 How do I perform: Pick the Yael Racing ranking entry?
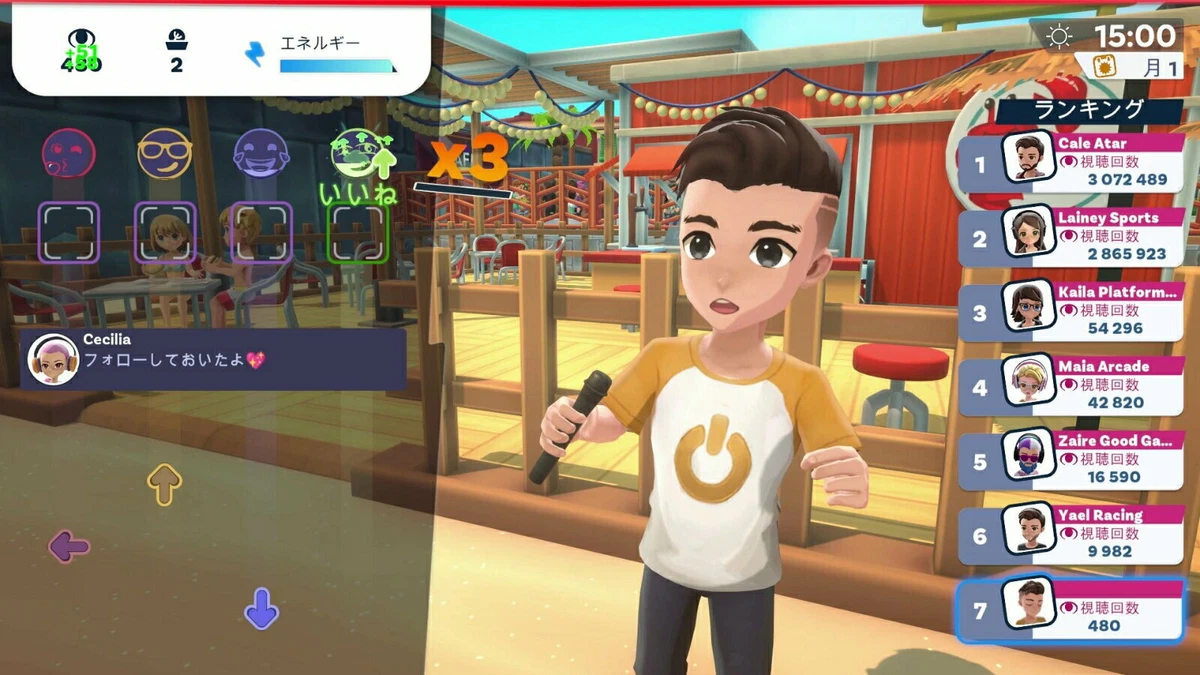pyautogui.click(x=1071, y=534)
